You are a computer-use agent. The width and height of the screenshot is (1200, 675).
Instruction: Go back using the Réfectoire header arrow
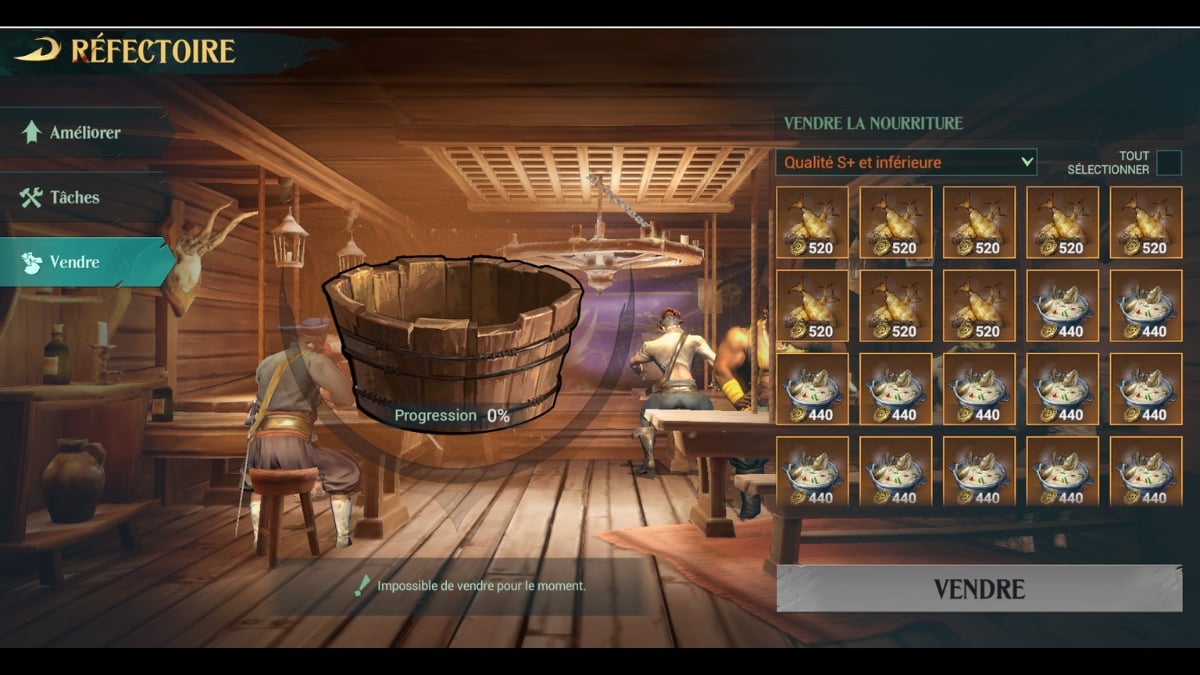click(x=38, y=50)
